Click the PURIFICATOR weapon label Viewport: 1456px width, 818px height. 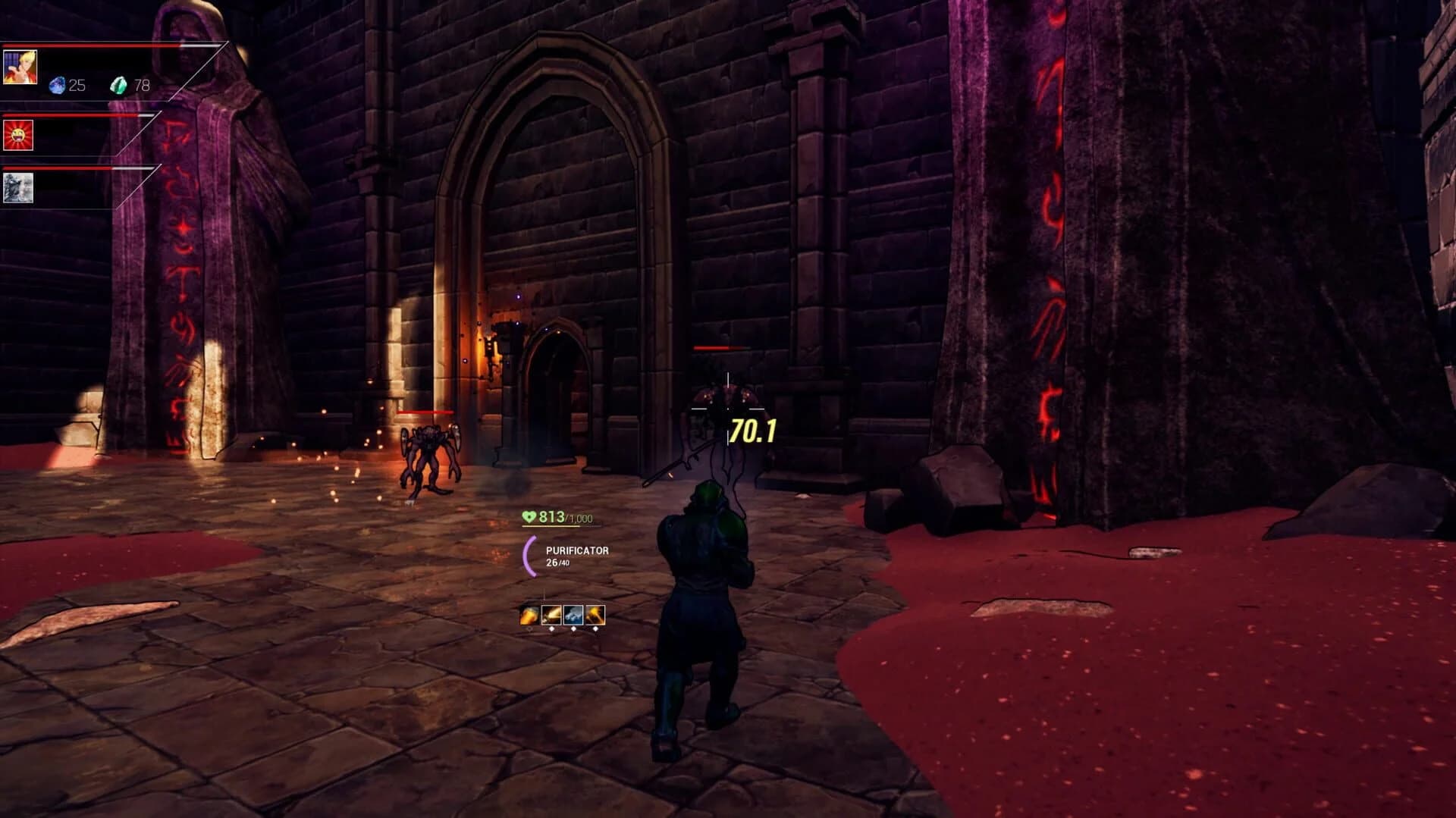pyautogui.click(x=577, y=551)
